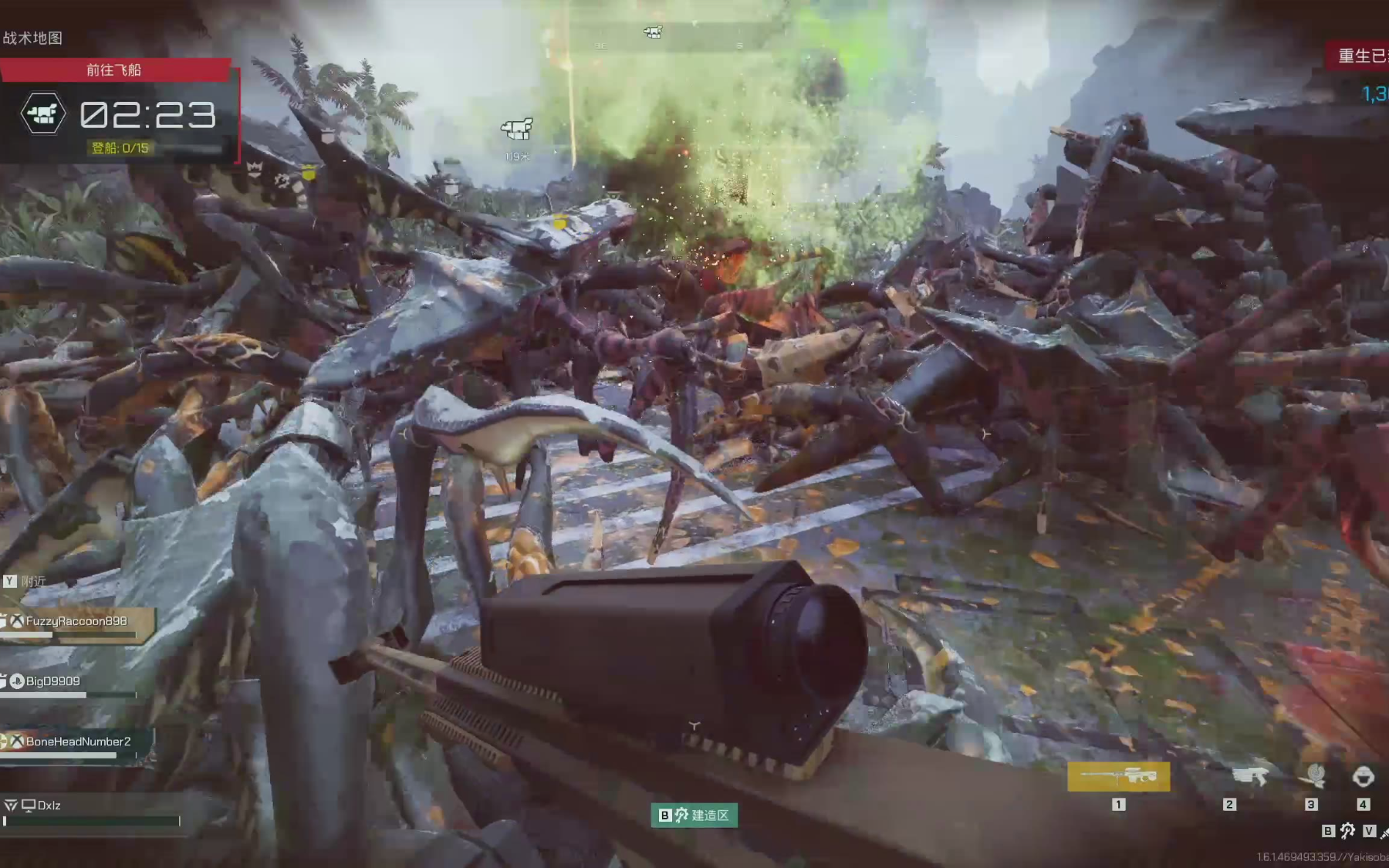Screen dimensions: 1389x868
Task: Click the dropship extraction icon beside the timer
Action: click(43, 114)
